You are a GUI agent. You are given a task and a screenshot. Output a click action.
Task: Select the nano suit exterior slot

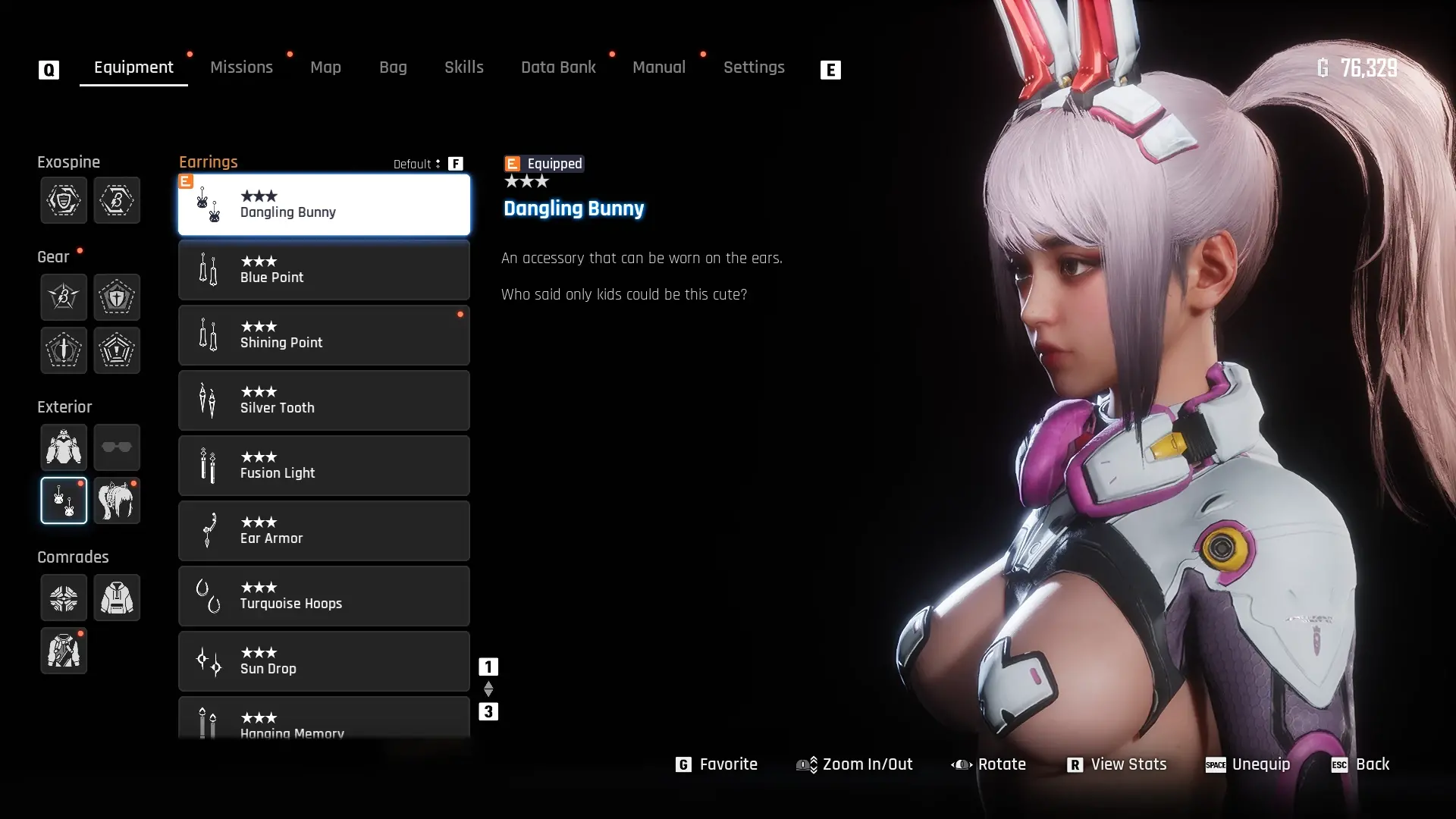tap(64, 447)
